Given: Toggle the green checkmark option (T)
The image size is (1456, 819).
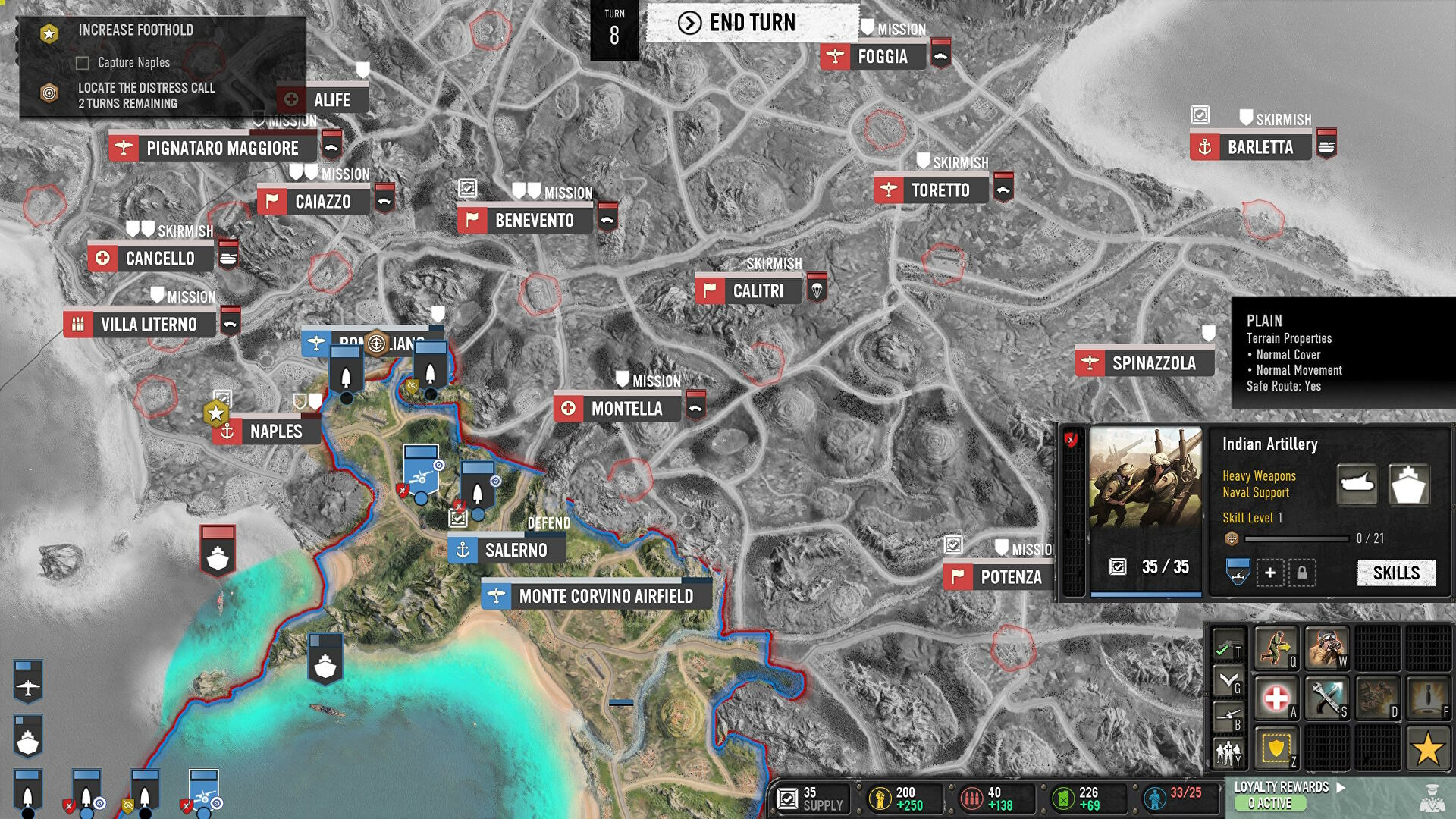Looking at the screenshot, I should click(1224, 649).
